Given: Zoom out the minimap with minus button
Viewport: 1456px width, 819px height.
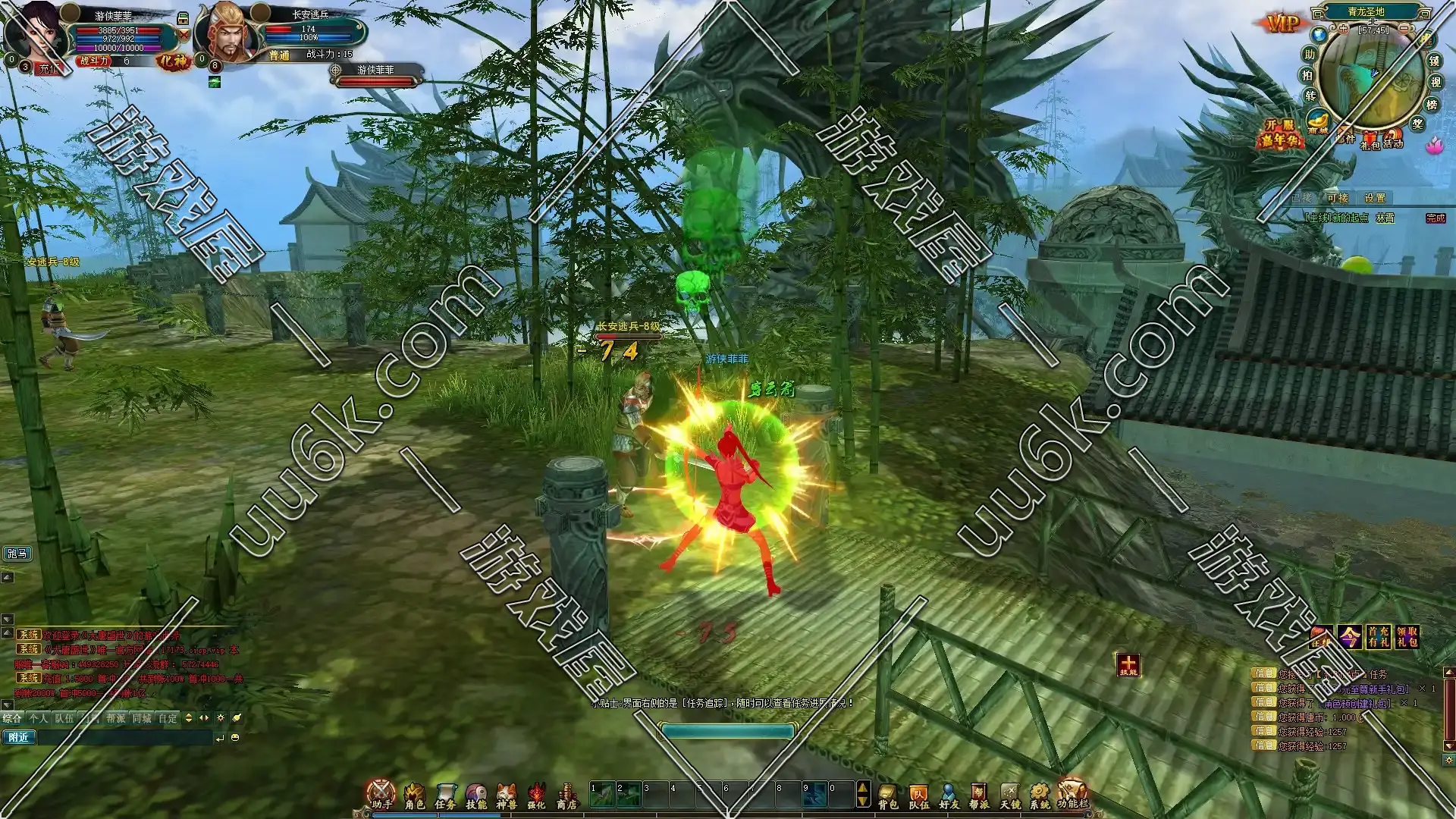Looking at the screenshot, I should (x=1404, y=28).
